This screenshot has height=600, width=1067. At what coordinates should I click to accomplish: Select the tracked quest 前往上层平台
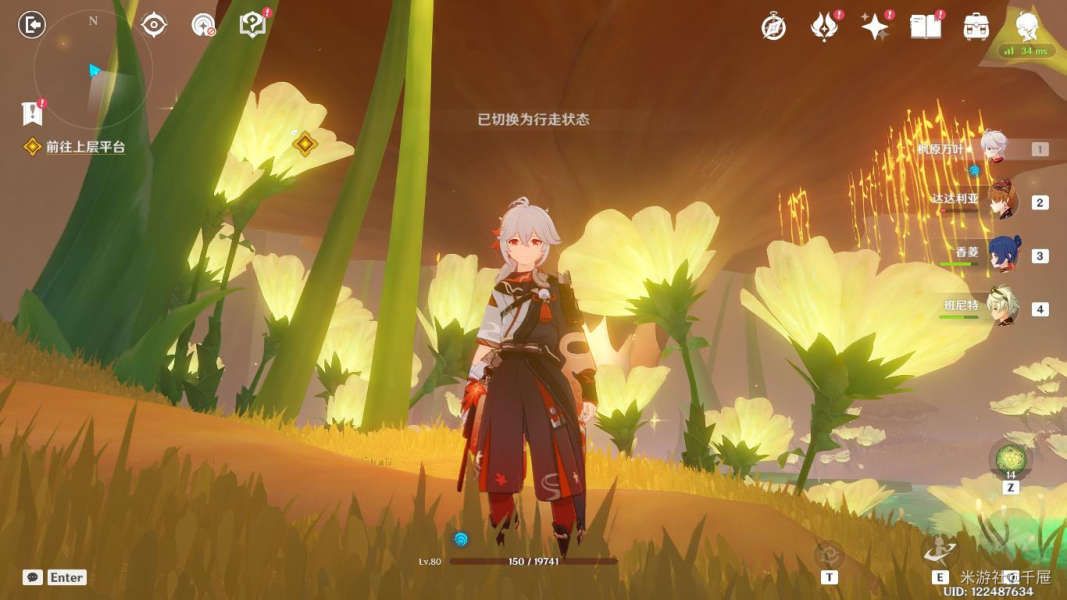pos(85,147)
